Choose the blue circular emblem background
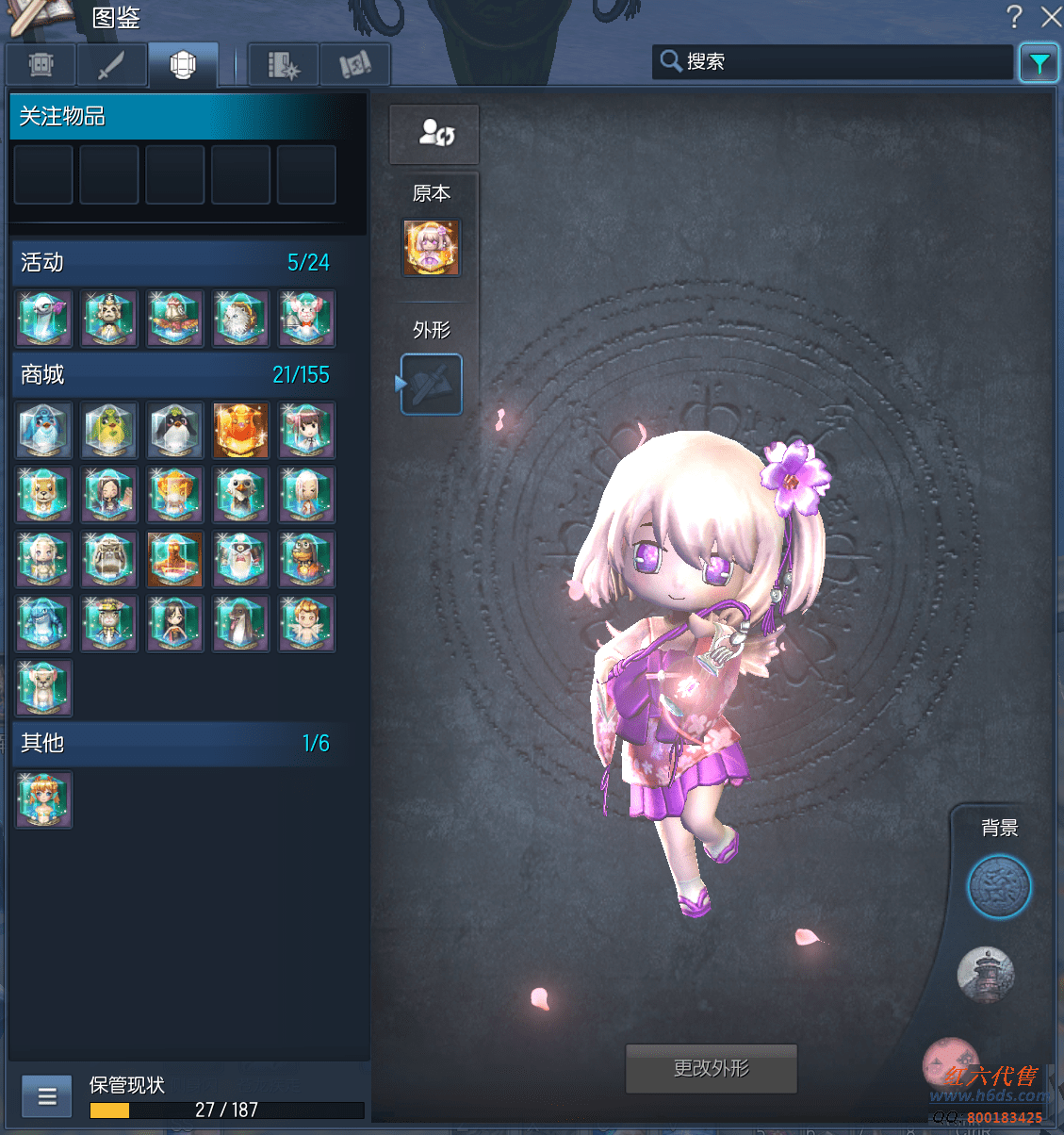 pyautogui.click(x=999, y=886)
